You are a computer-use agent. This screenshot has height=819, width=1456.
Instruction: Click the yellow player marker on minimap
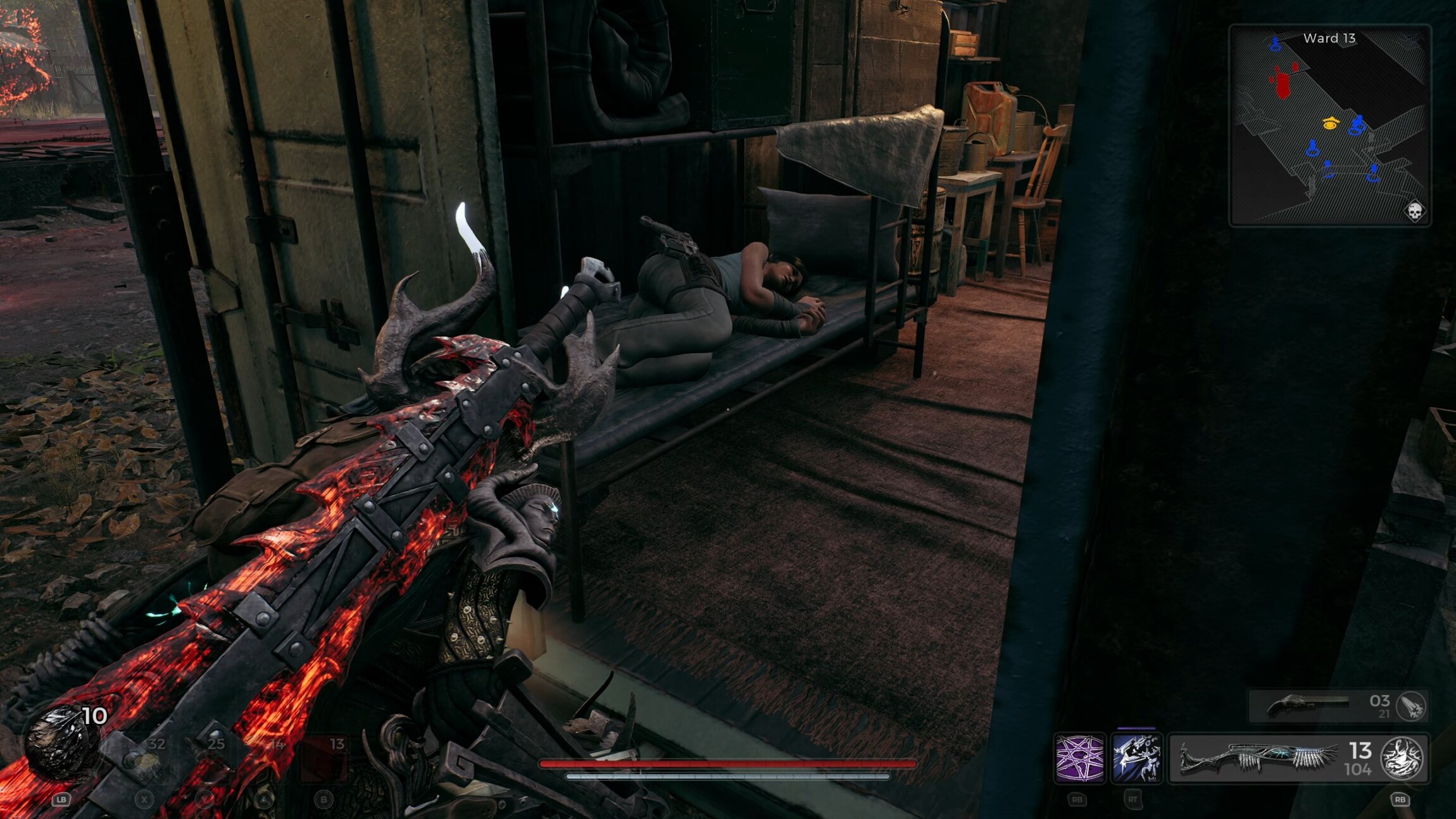pyautogui.click(x=1331, y=124)
